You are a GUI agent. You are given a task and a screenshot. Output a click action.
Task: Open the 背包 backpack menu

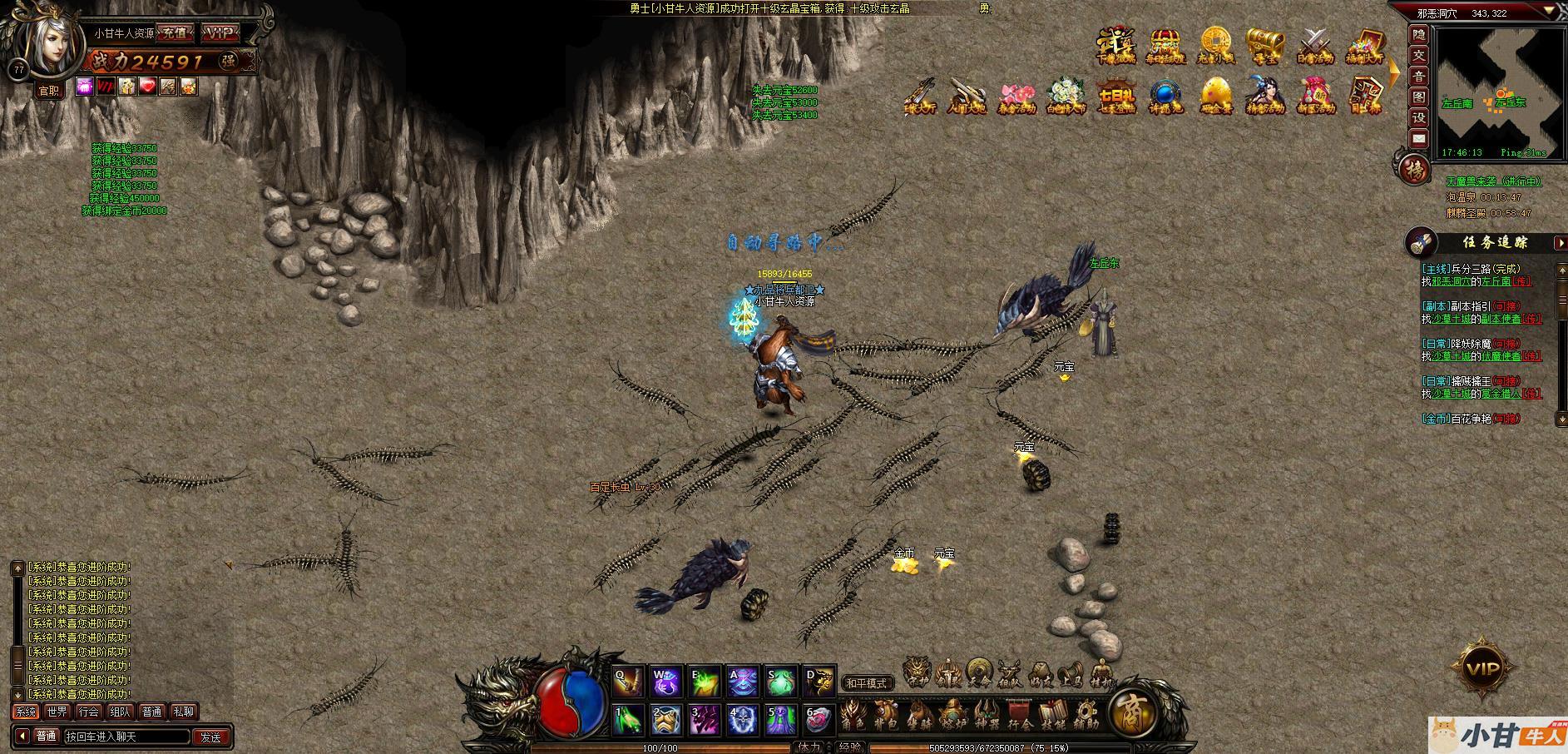click(x=886, y=716)
